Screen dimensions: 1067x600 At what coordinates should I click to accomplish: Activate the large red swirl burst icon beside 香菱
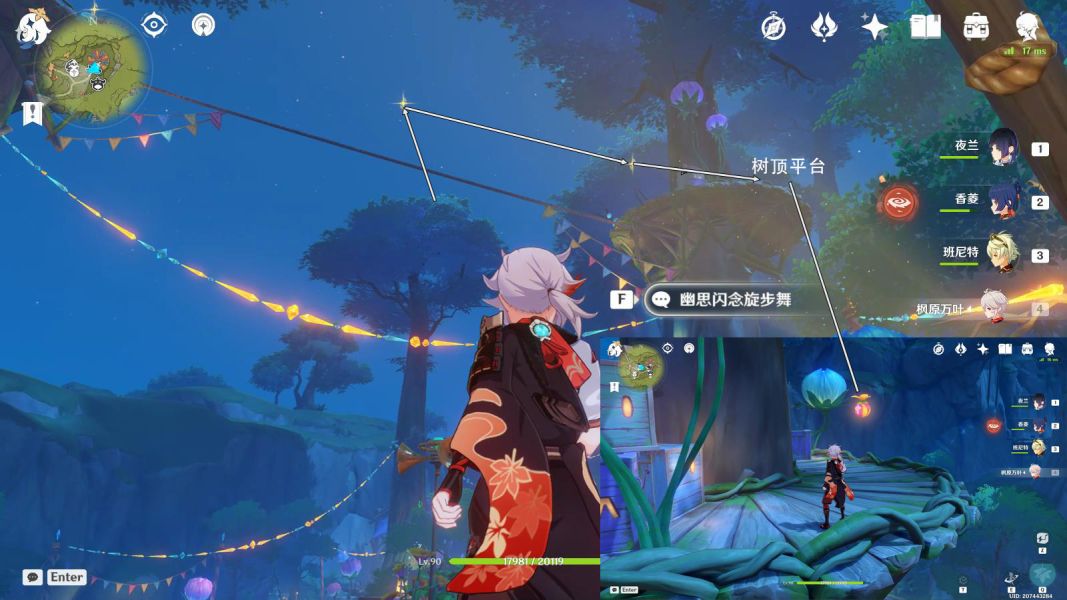click(899, 203)
